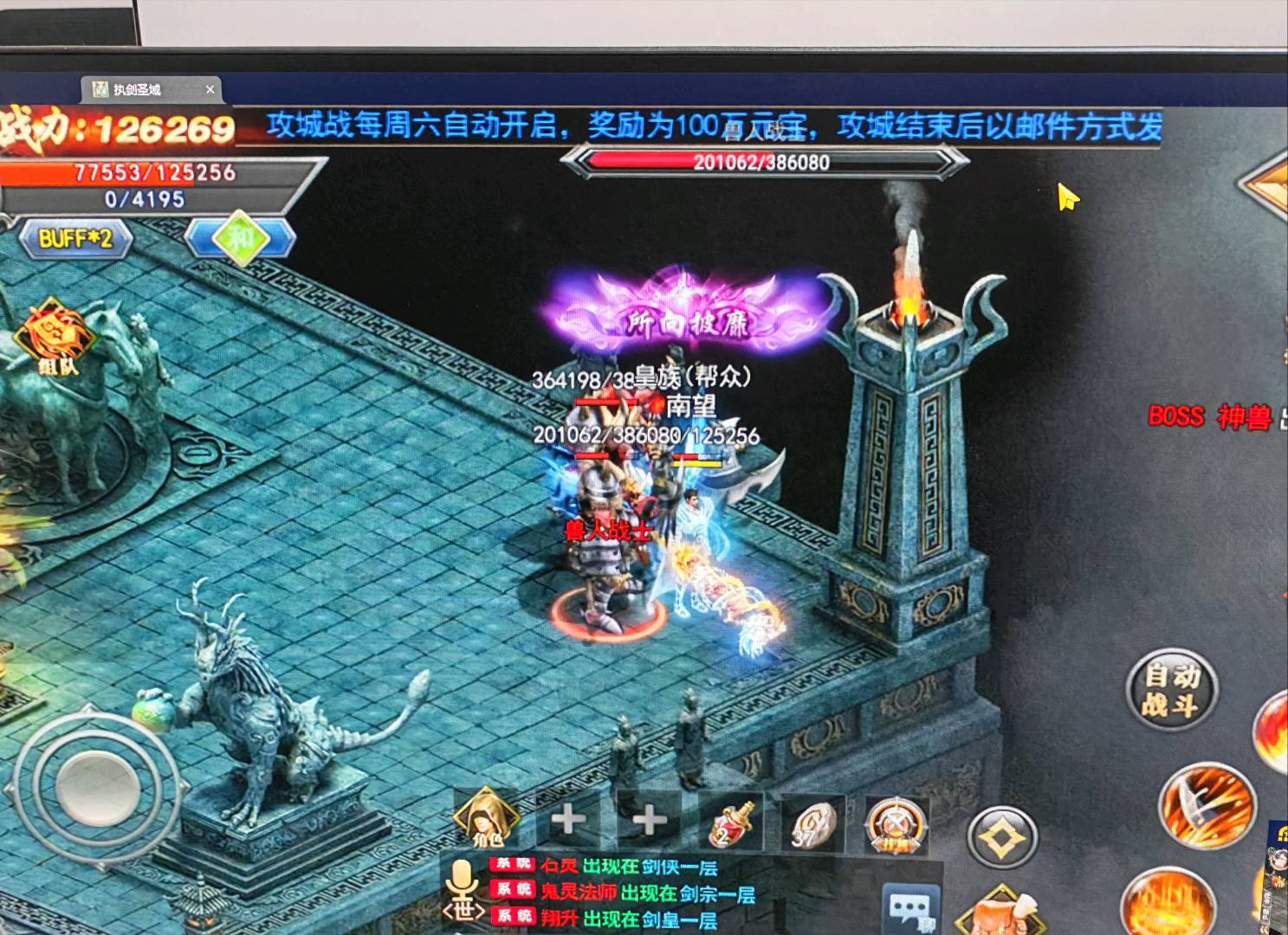Image resolution: width=1288 pixels, height=935 pixels.
Task: Open the 角色 character portrait icon
Action: point(487,818)
